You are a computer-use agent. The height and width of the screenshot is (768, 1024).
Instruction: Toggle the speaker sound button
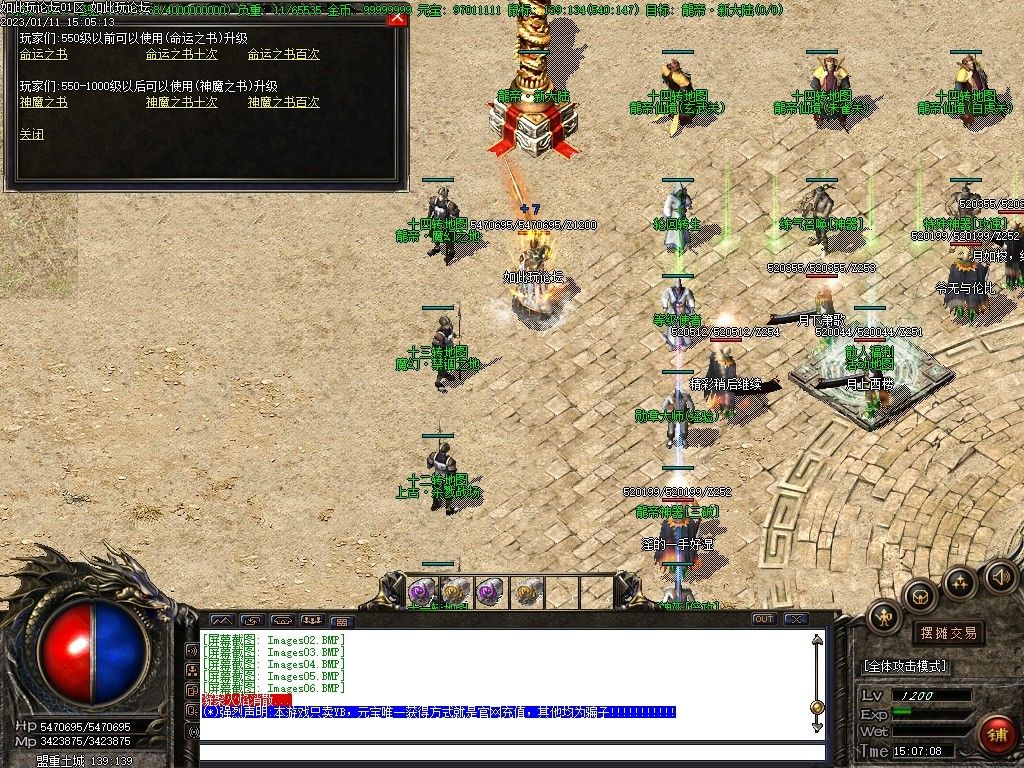(1001, 576)
